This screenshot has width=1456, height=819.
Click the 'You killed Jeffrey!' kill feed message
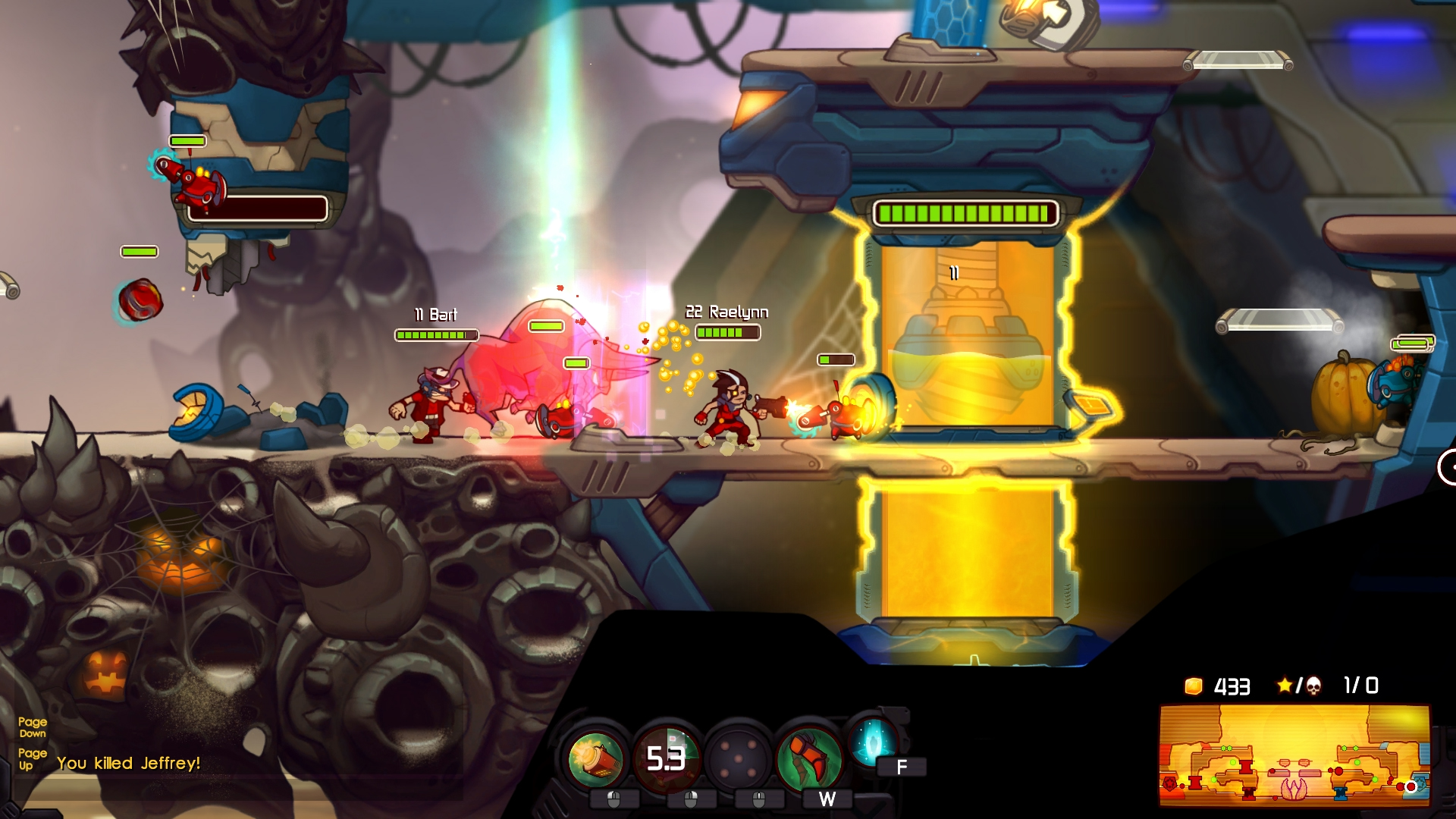click(129, 764)
